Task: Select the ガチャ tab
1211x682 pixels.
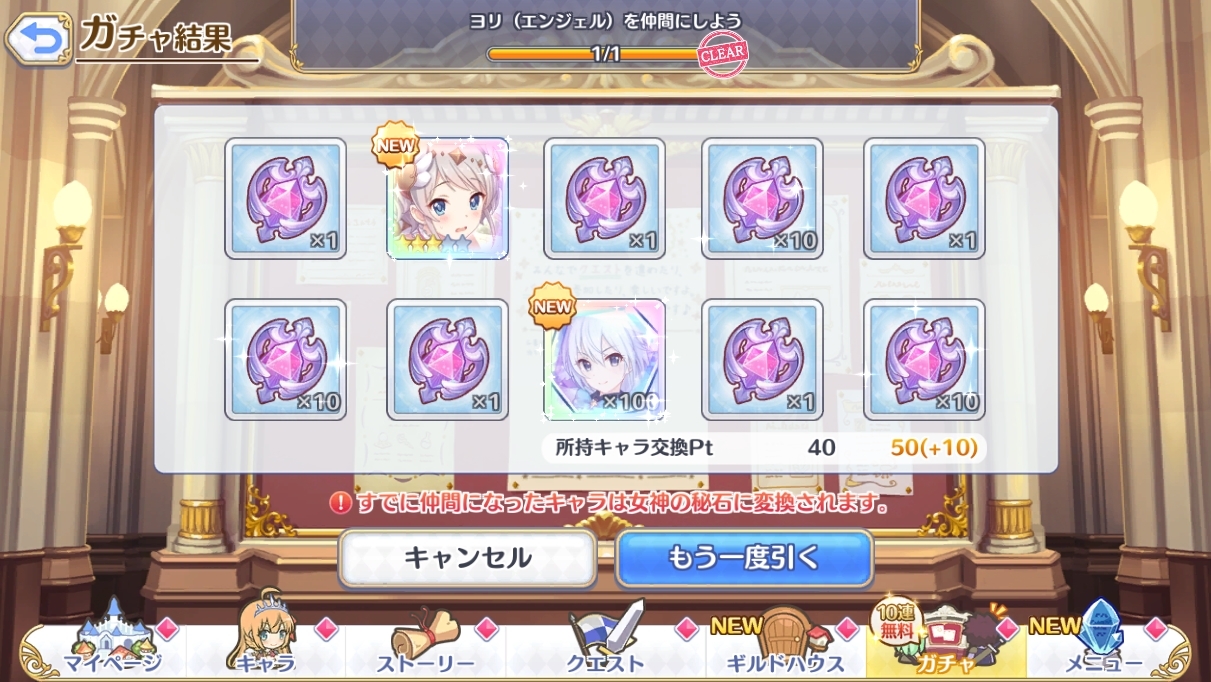Action: 945,648
